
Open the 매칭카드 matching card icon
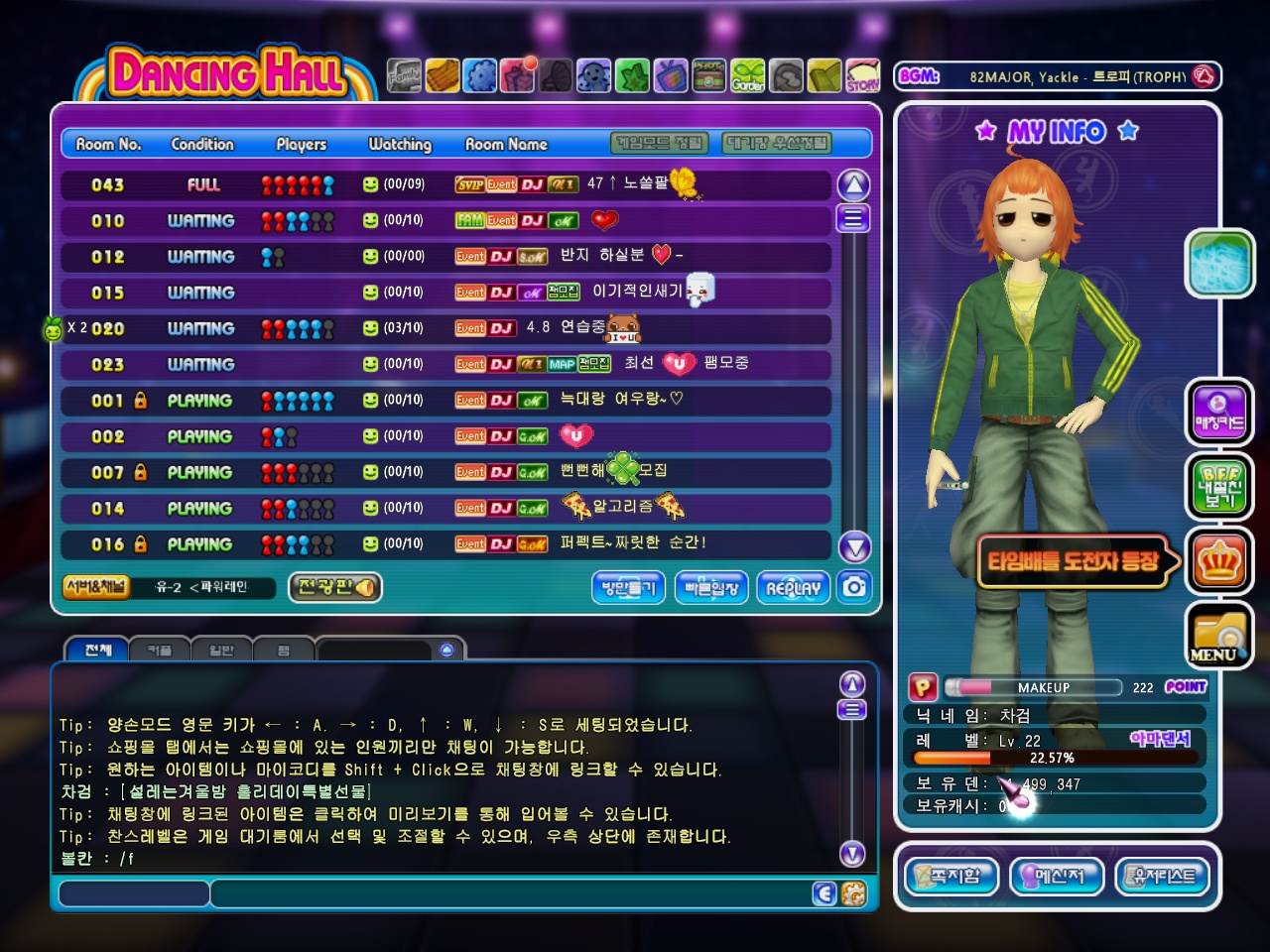pos(1218,413)
